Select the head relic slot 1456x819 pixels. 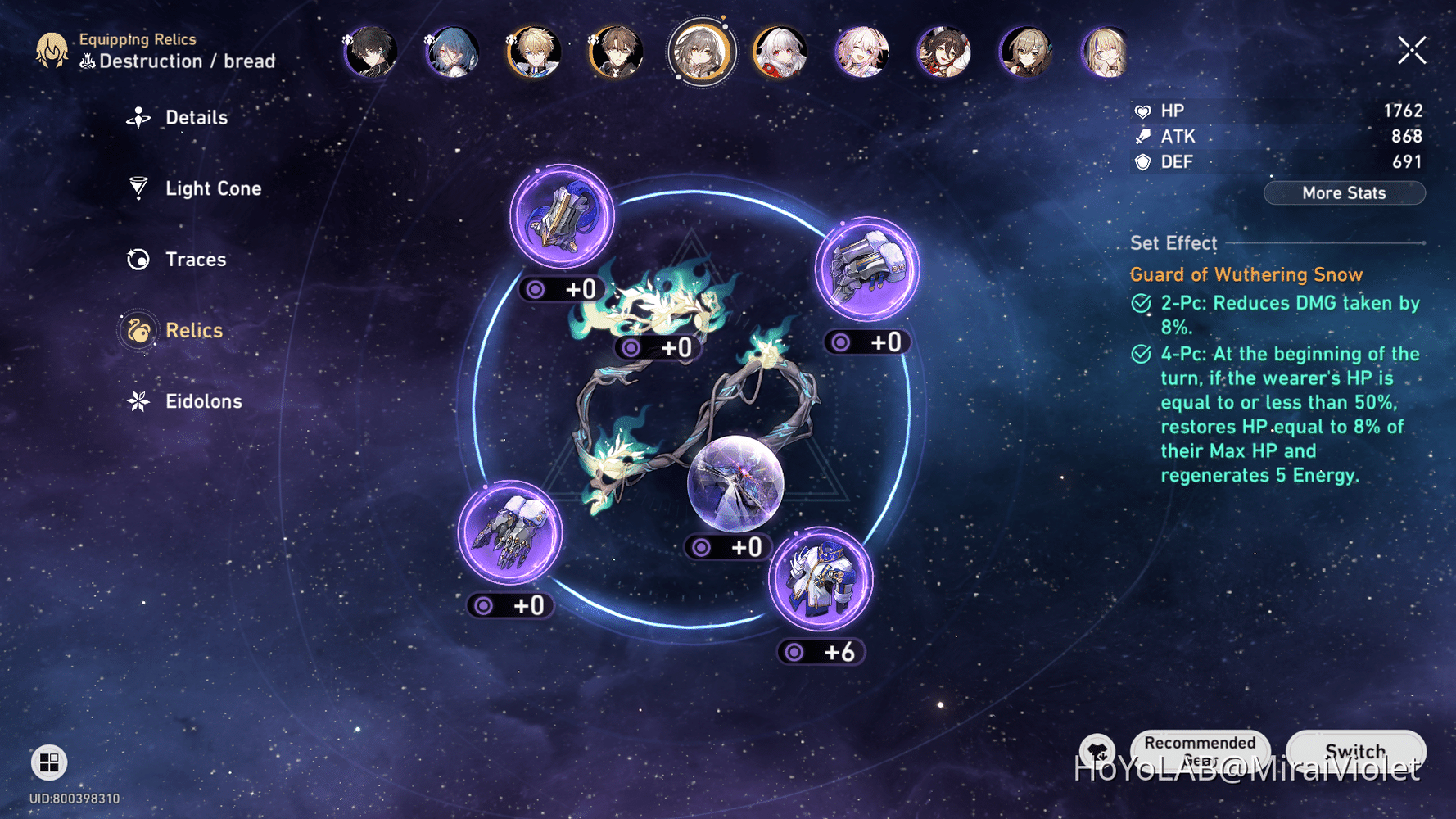(562, 217)
